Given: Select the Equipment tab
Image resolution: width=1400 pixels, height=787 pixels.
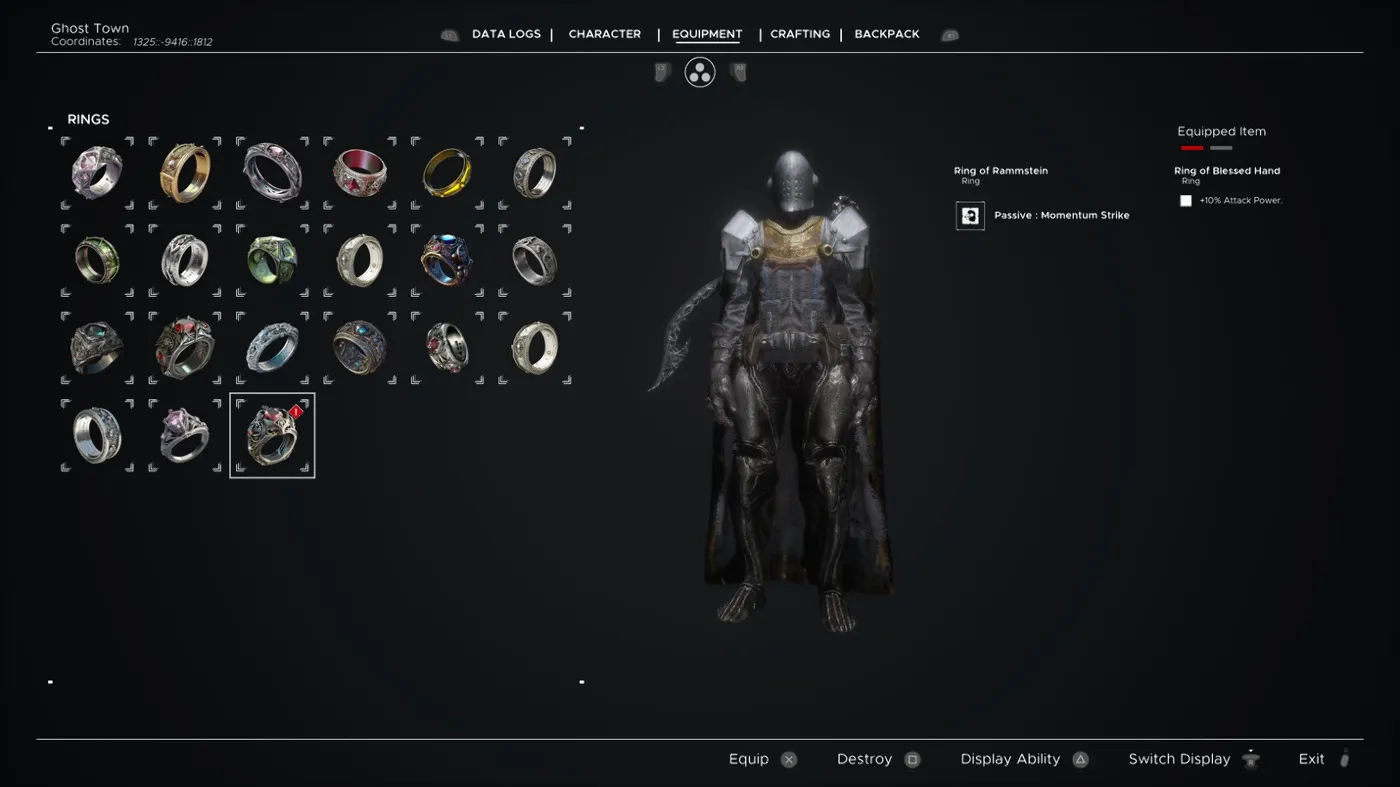Looking at the screenshot, I should 707,34.
